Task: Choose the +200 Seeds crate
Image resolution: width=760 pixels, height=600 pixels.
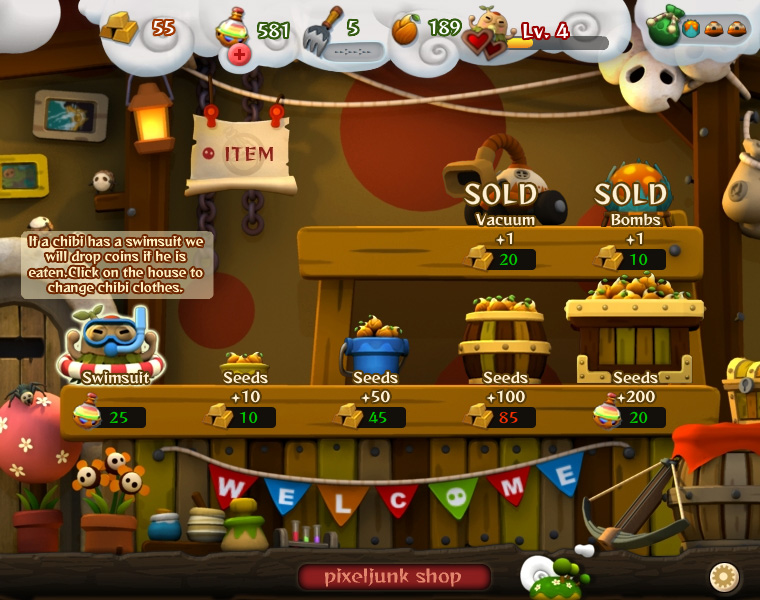Action: 635,330
